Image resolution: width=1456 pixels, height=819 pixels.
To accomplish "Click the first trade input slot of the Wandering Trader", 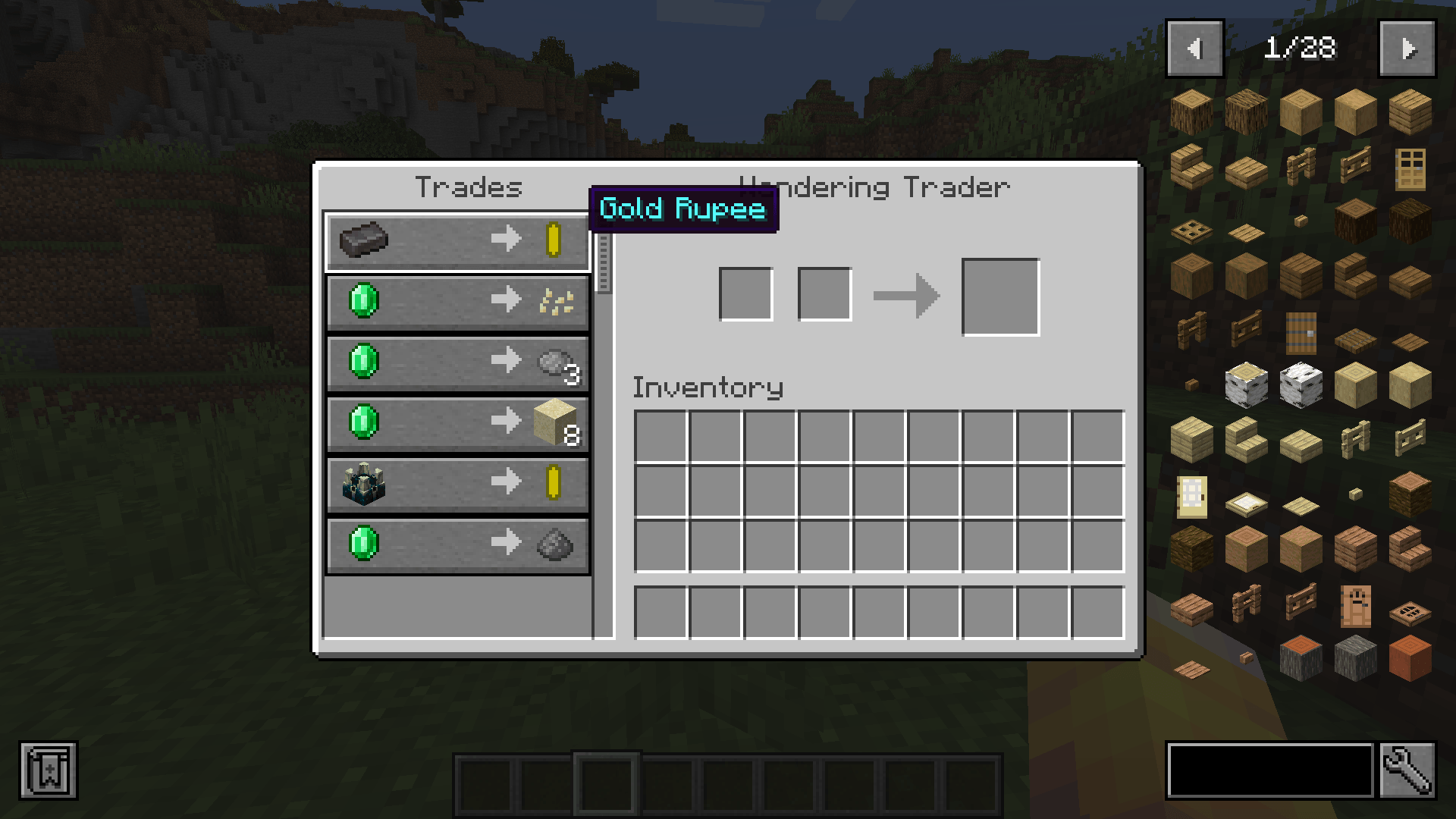I will [746, 294].
